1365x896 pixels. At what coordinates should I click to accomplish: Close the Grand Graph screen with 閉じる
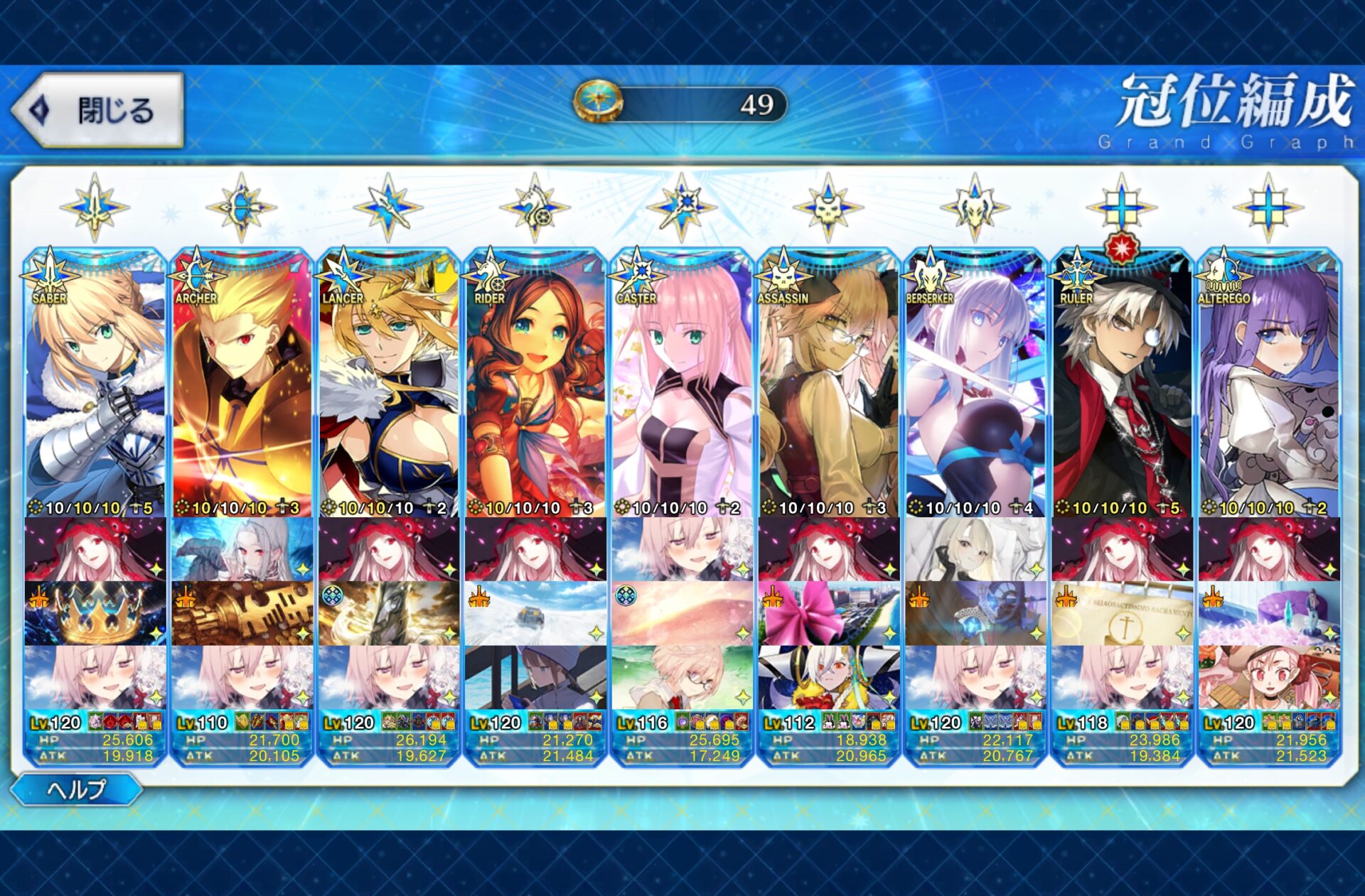point(98,110)
